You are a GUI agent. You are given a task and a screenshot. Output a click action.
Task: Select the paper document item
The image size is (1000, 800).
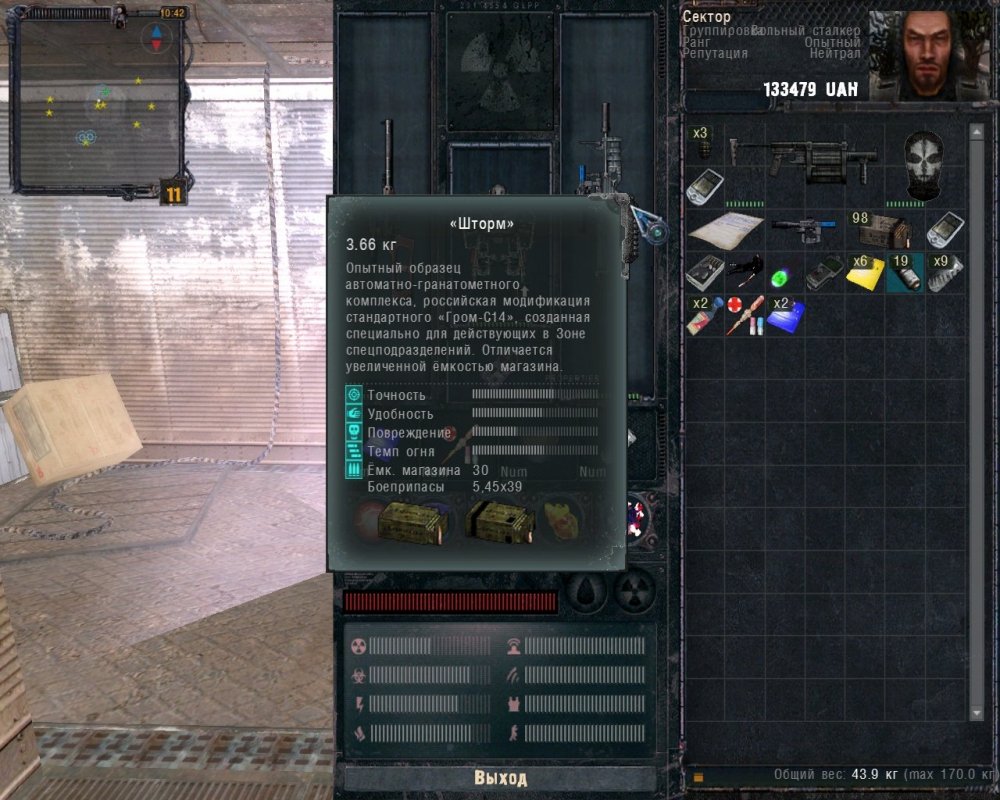coord(725,229)
